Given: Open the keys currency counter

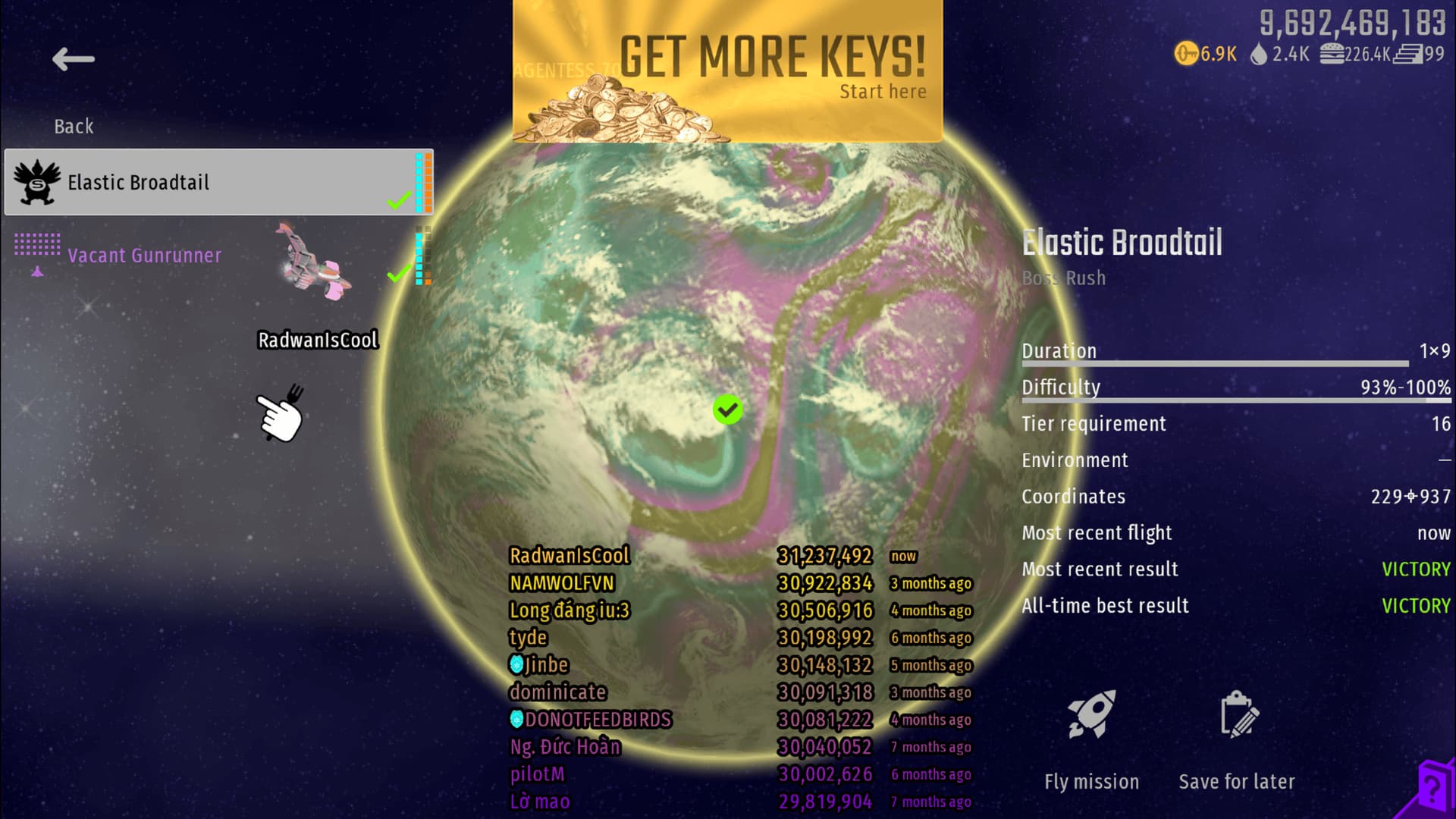Looking at the screenshot, I should click(1206, 54).
